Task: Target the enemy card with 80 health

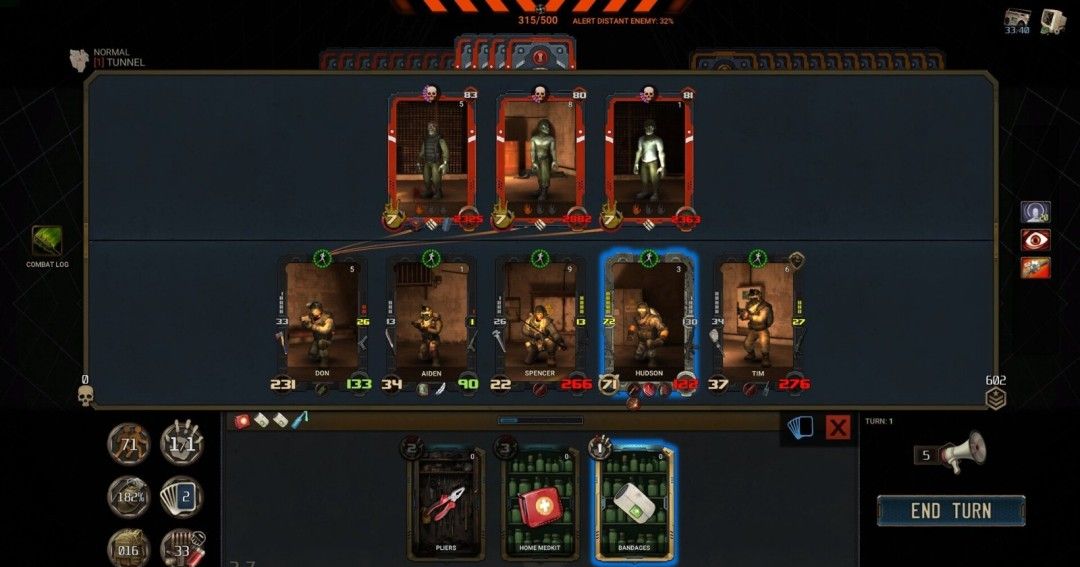Action: [540, 160]
